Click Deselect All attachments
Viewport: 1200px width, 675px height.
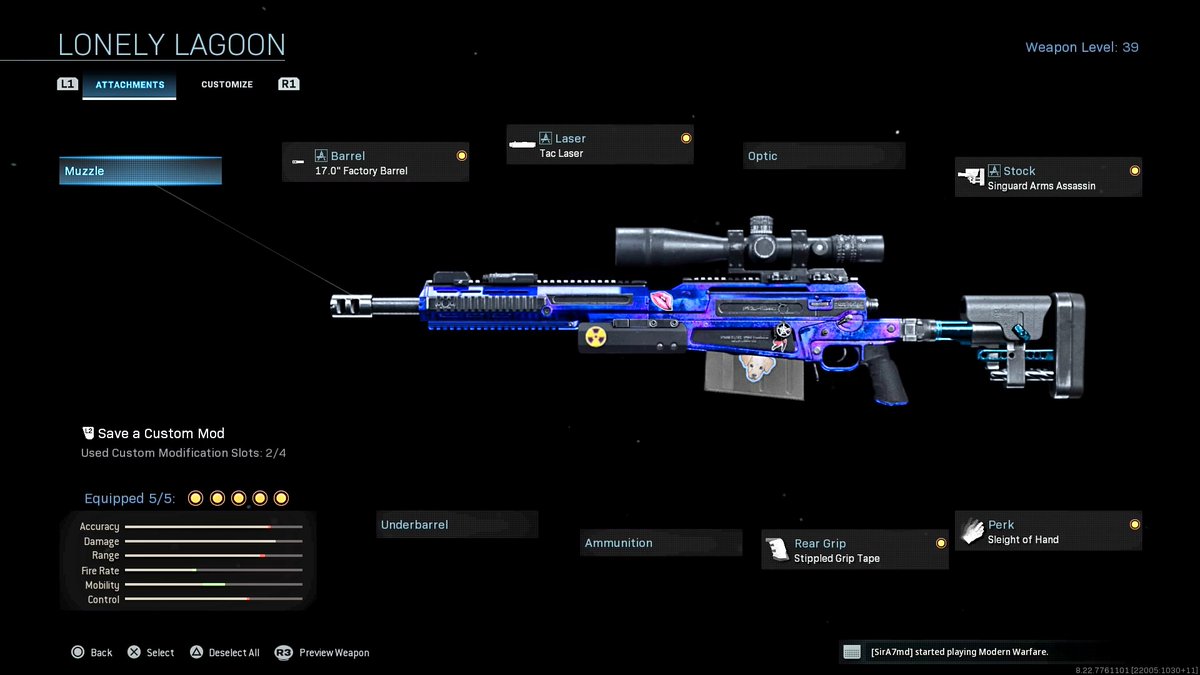pyautogui.click(x=224, y=653)
